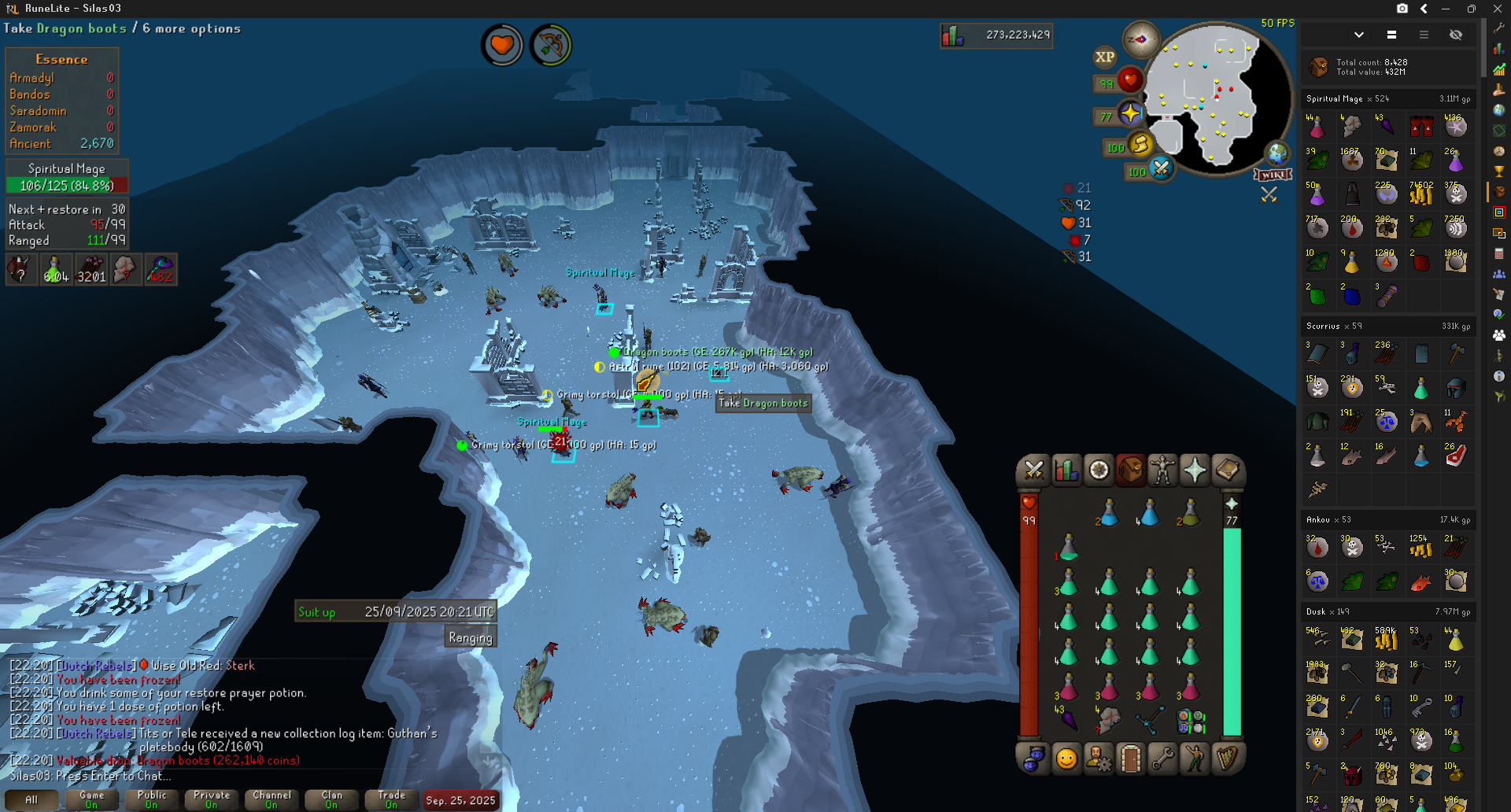Open the Prayer tab

pyautogui.click(x=1194, y=471)
